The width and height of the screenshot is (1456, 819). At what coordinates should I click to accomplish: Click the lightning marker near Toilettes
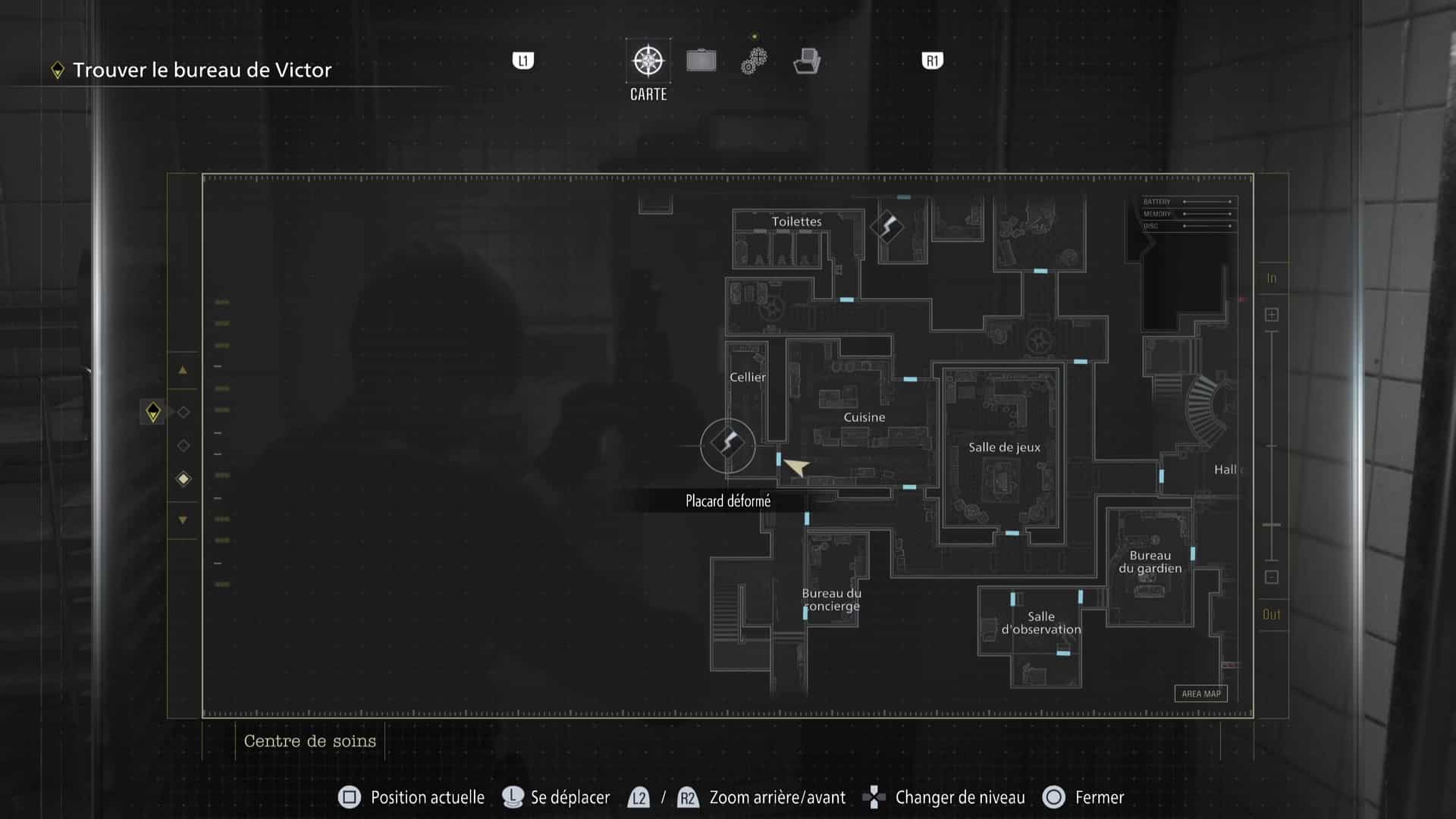pos(887,226)
